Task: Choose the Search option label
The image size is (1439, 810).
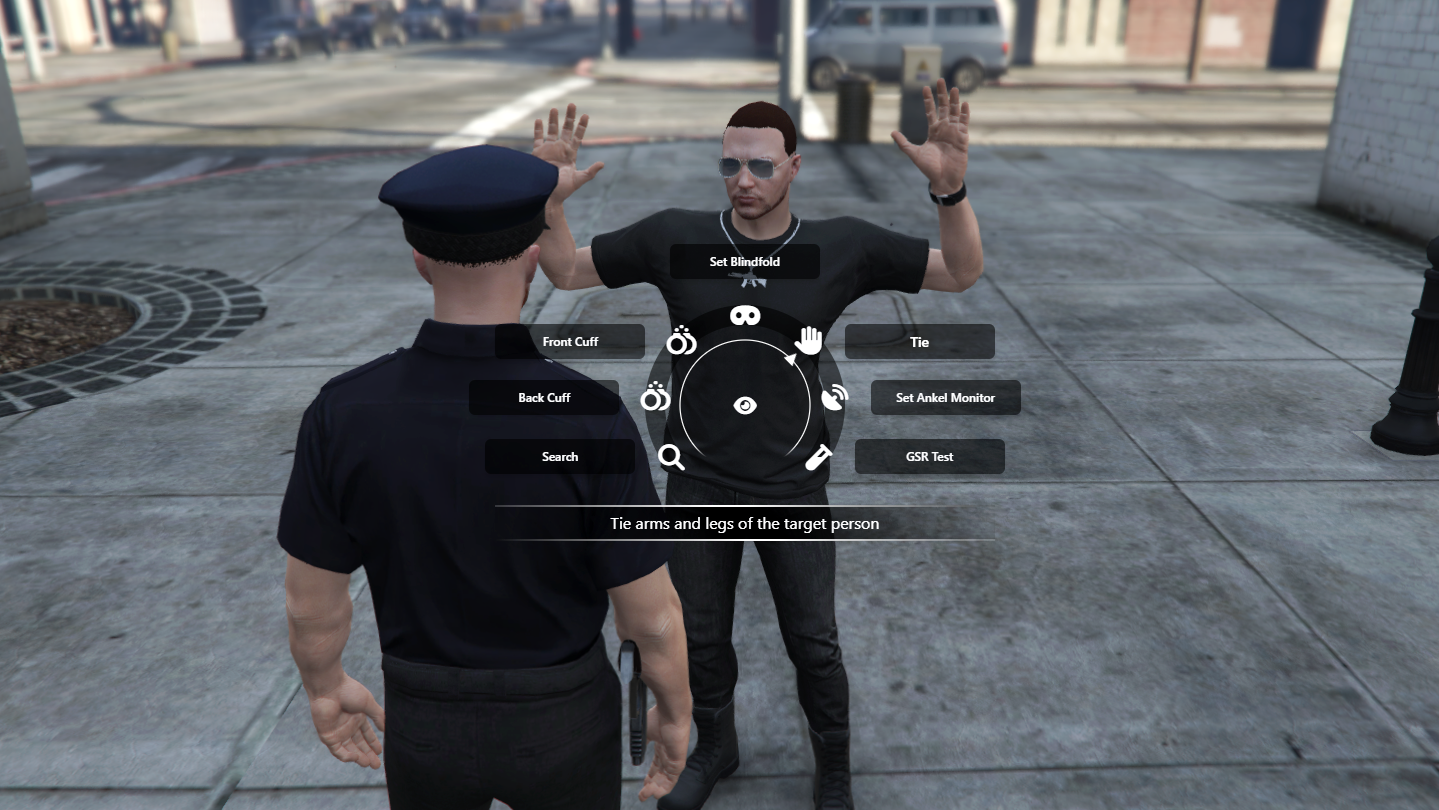Action: [560, 457]
